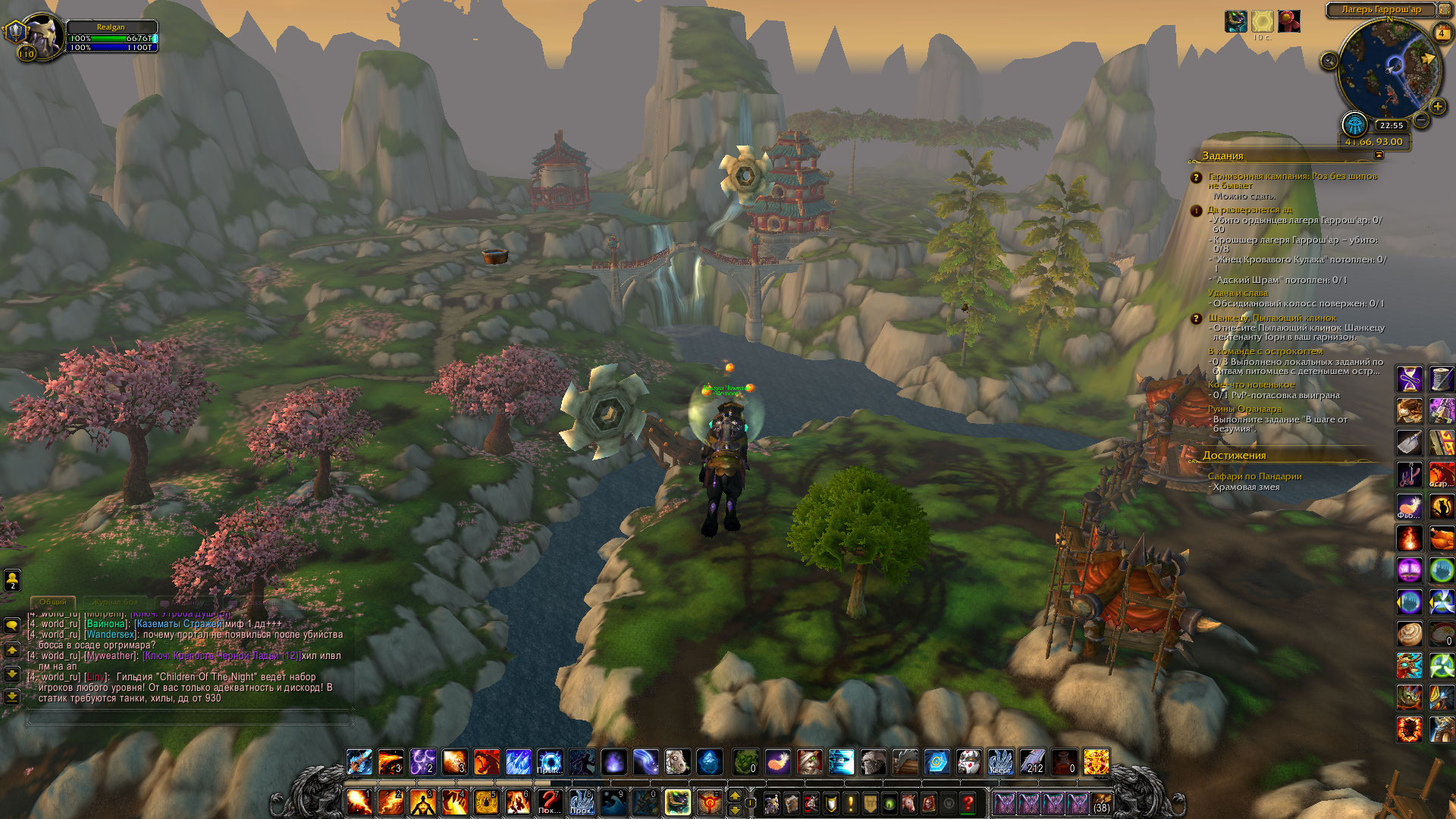1456x819 pixels.
Task: Open the minimap tracking magnifier button
Action: tap(1329, 61)
